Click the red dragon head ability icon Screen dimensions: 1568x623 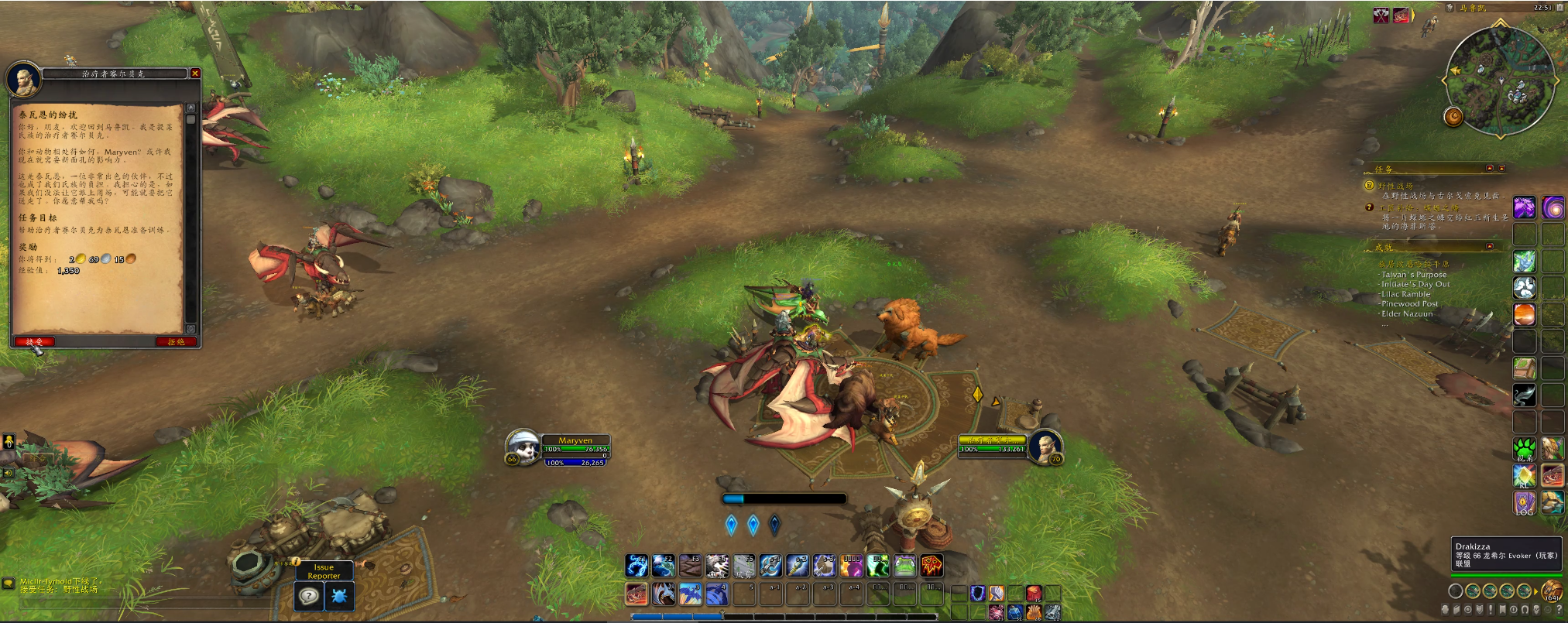tap(636, 594)
